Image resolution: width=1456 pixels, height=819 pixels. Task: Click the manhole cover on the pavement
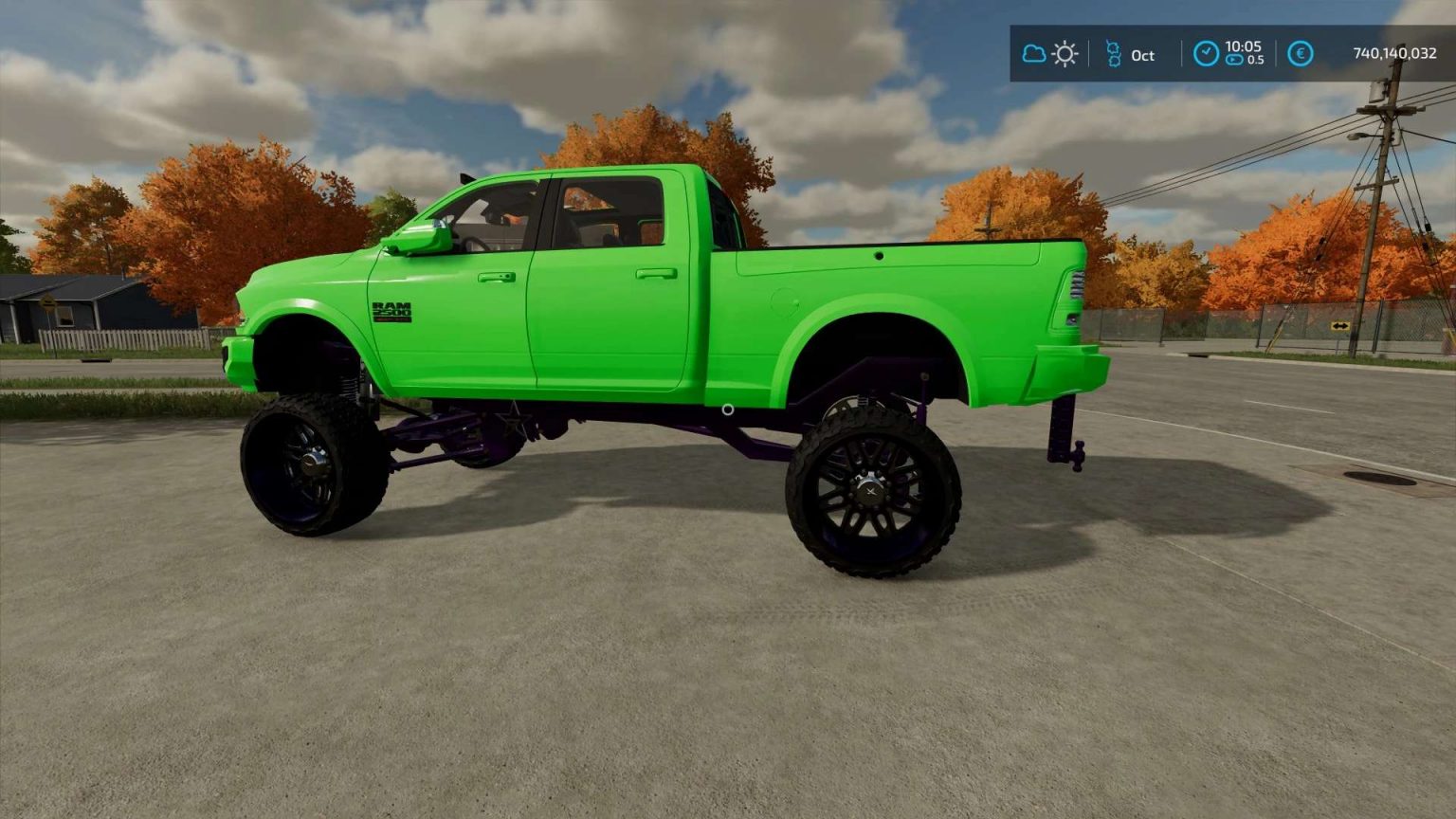point(1381,478)
